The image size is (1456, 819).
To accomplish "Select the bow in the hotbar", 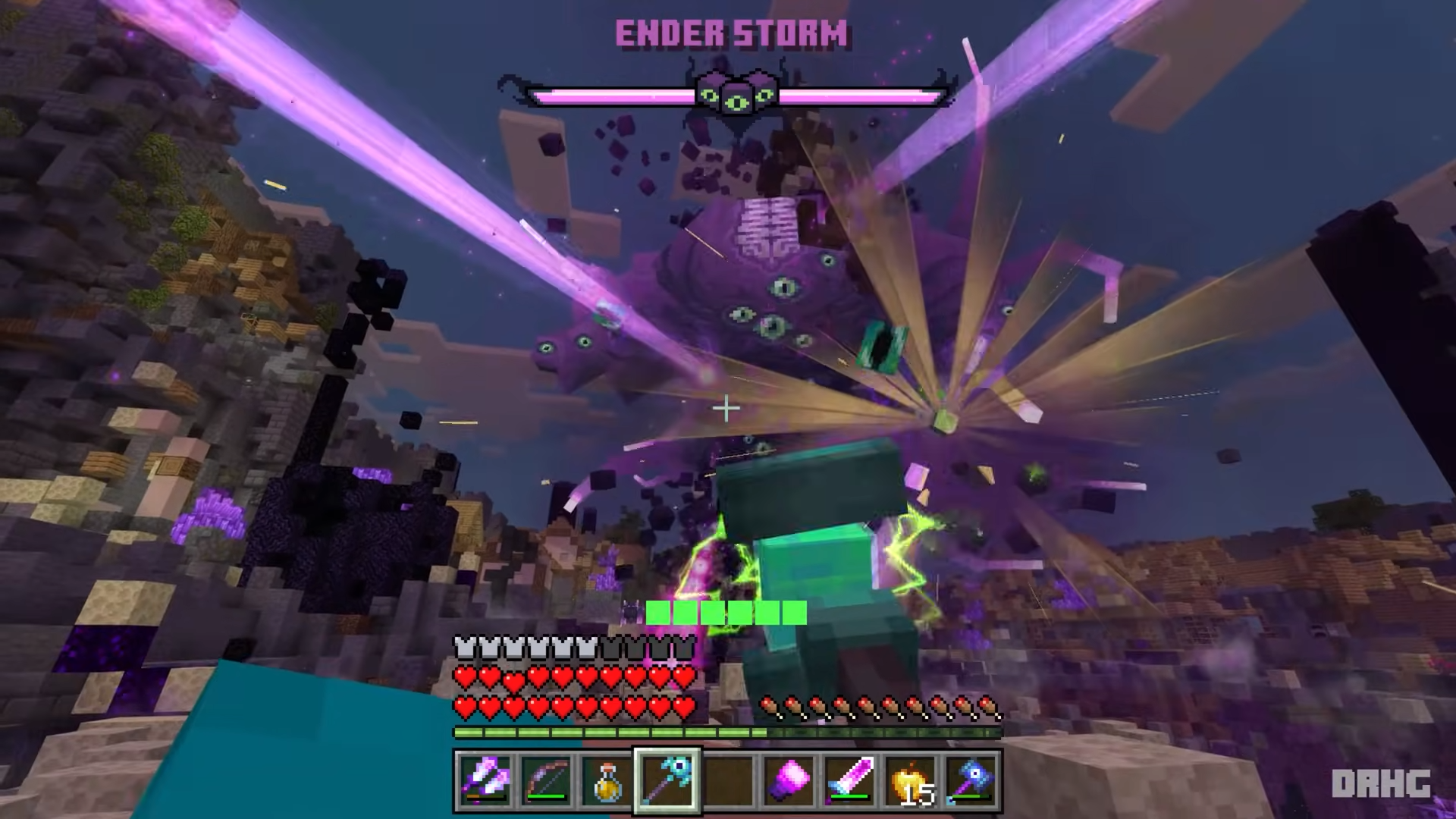I will [x=546, y=780].
